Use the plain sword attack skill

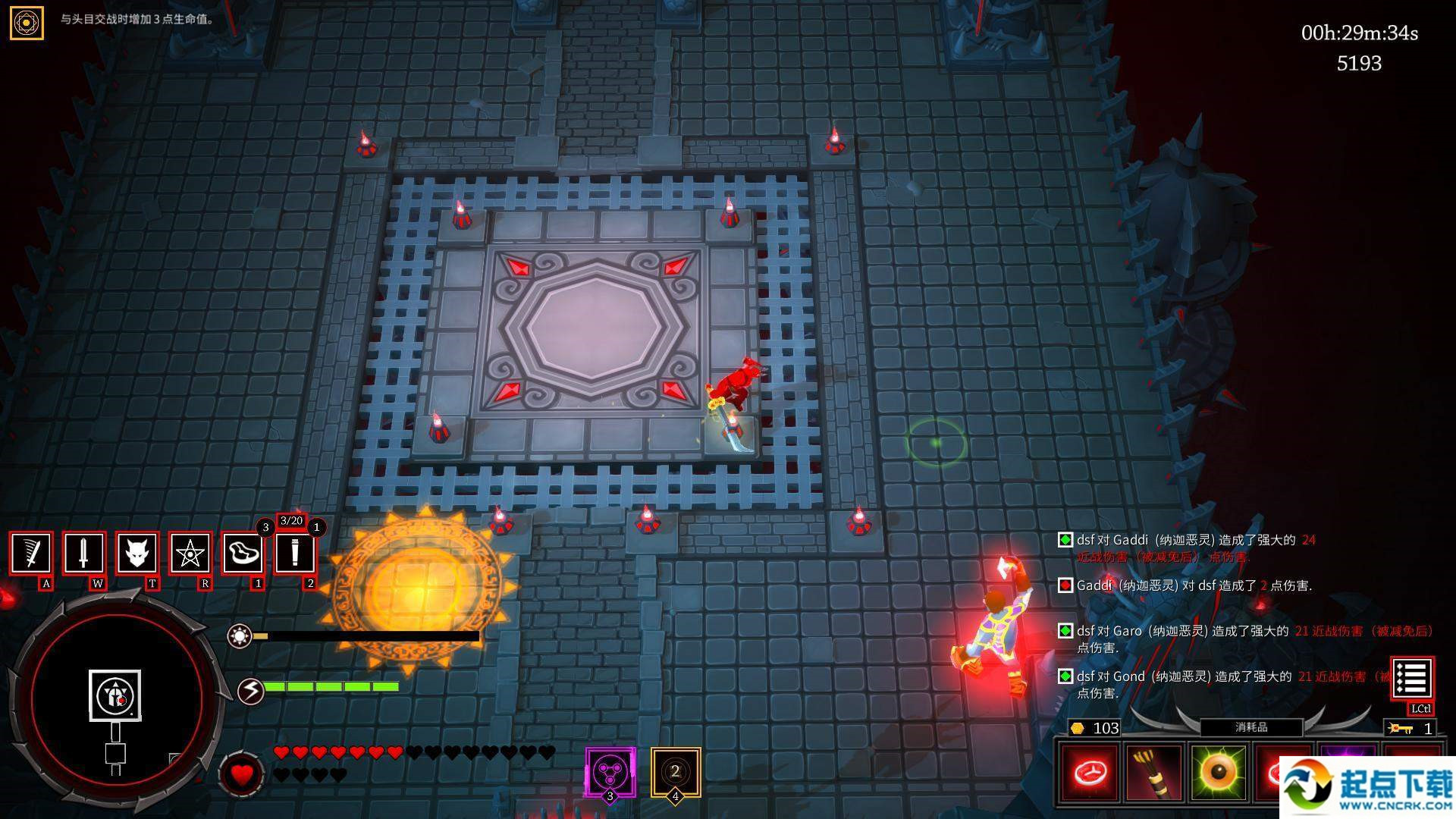[x=83, y=553]
